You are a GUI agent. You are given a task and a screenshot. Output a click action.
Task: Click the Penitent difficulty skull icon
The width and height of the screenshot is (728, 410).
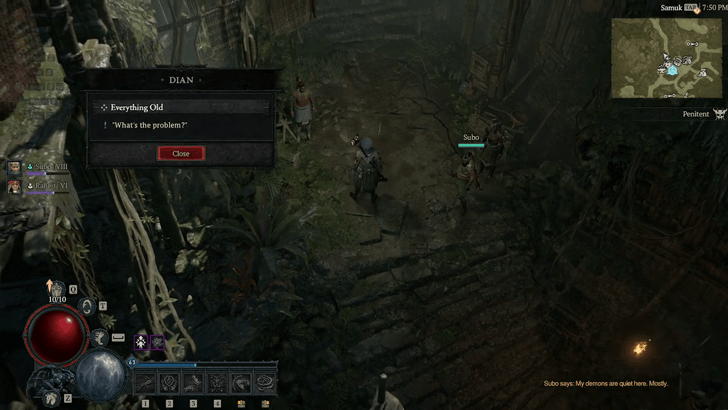tap(718, 114)
